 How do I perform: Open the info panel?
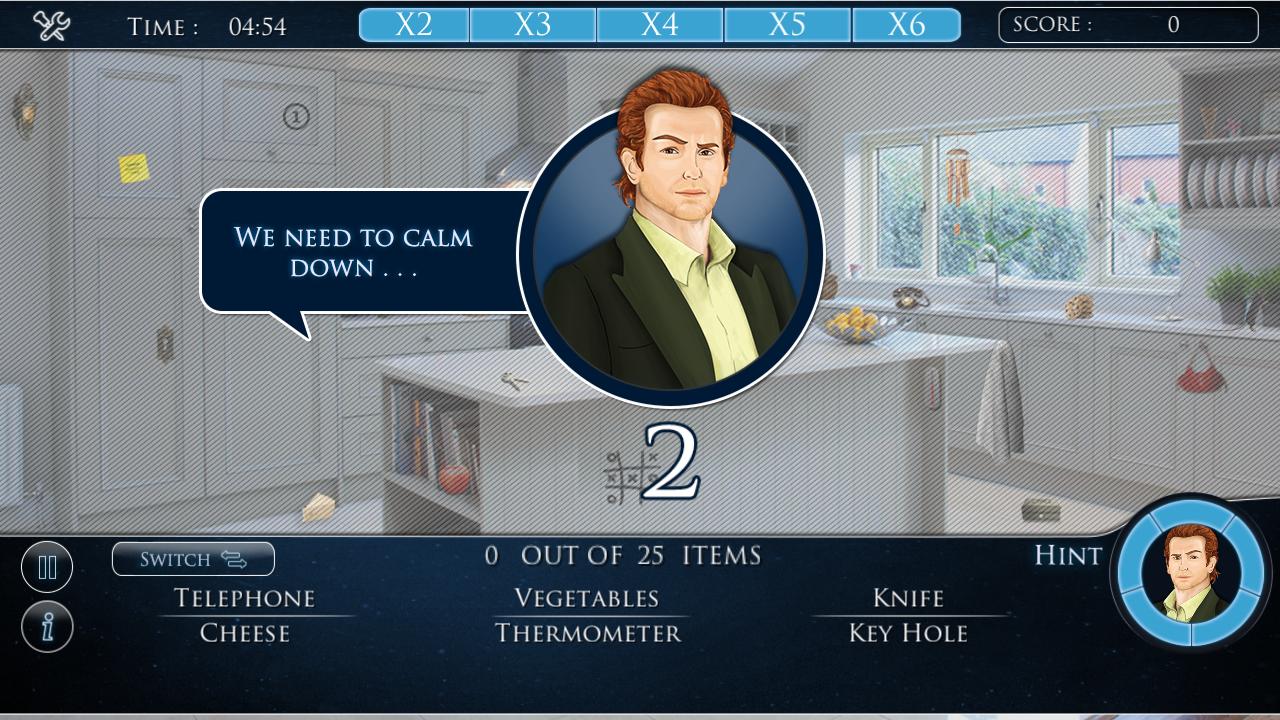(47, 625)
